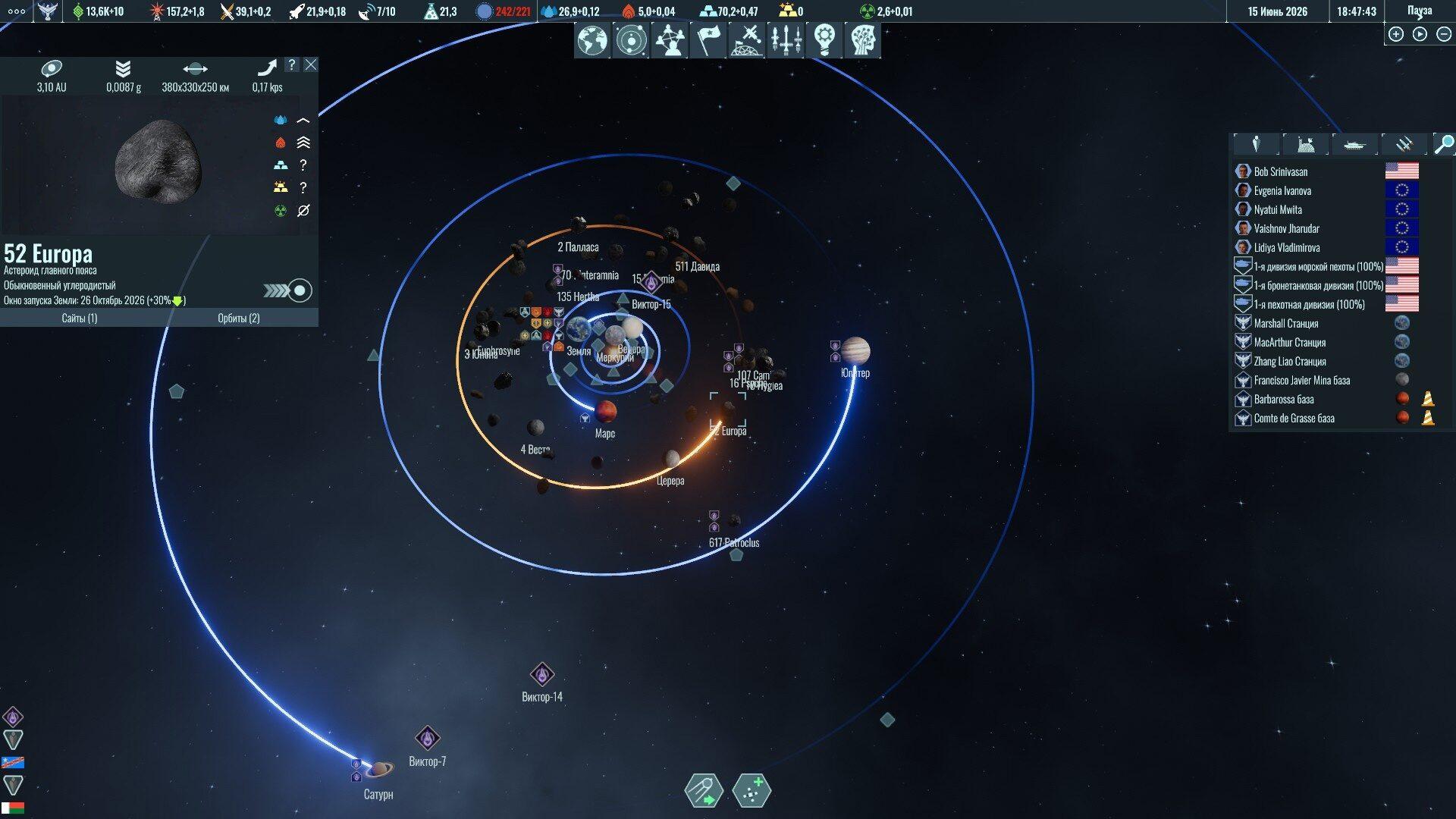Screen dimensions: 1456x819
Task: Resume time with the play button
Action: 1420,34
